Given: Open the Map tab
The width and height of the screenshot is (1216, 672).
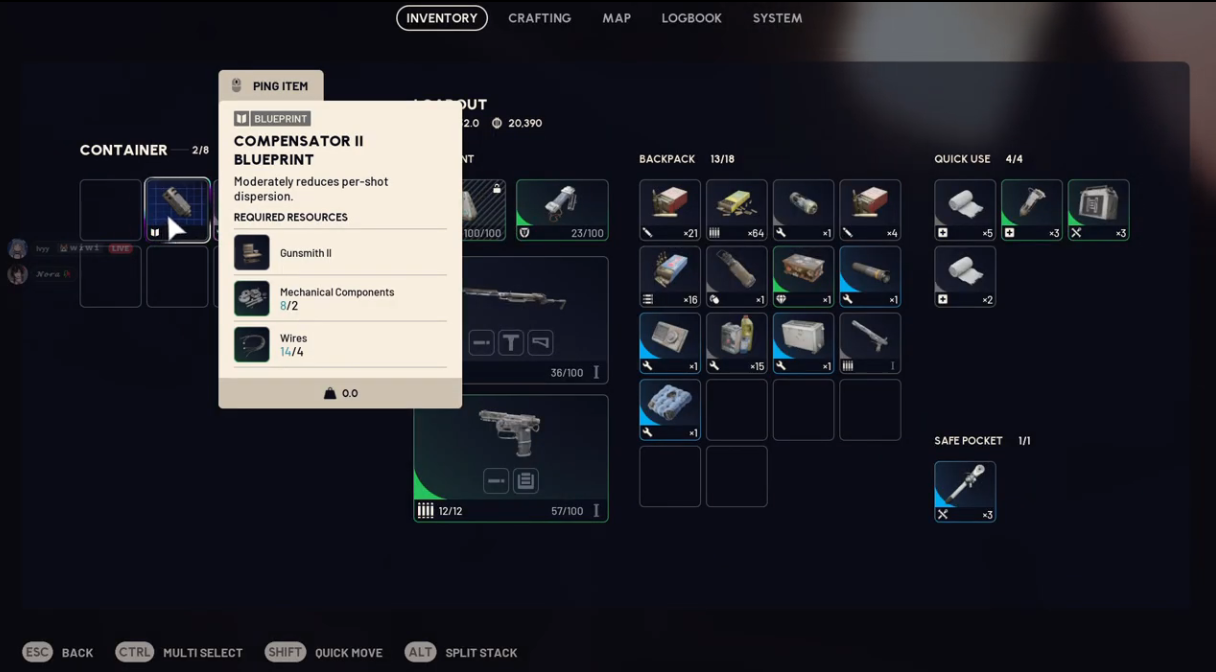Looking at the screenshot, I should tap(616, 18).
